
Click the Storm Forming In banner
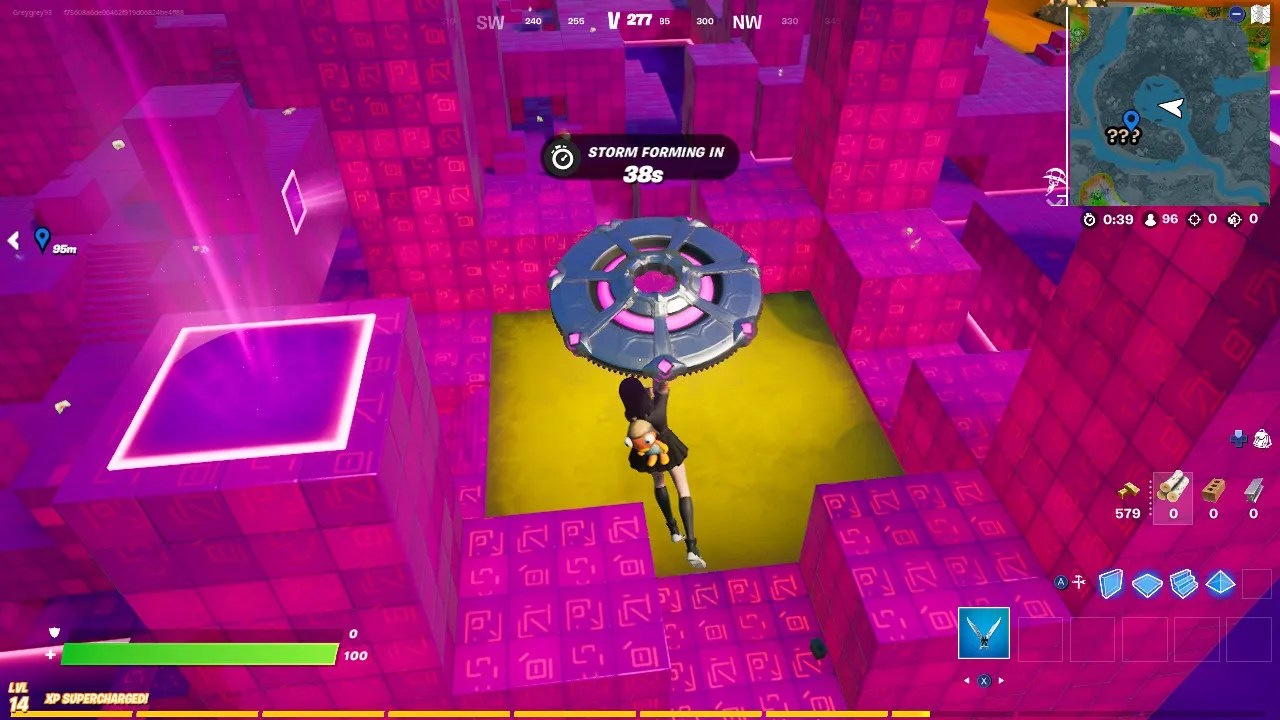[x=640, y=157]
